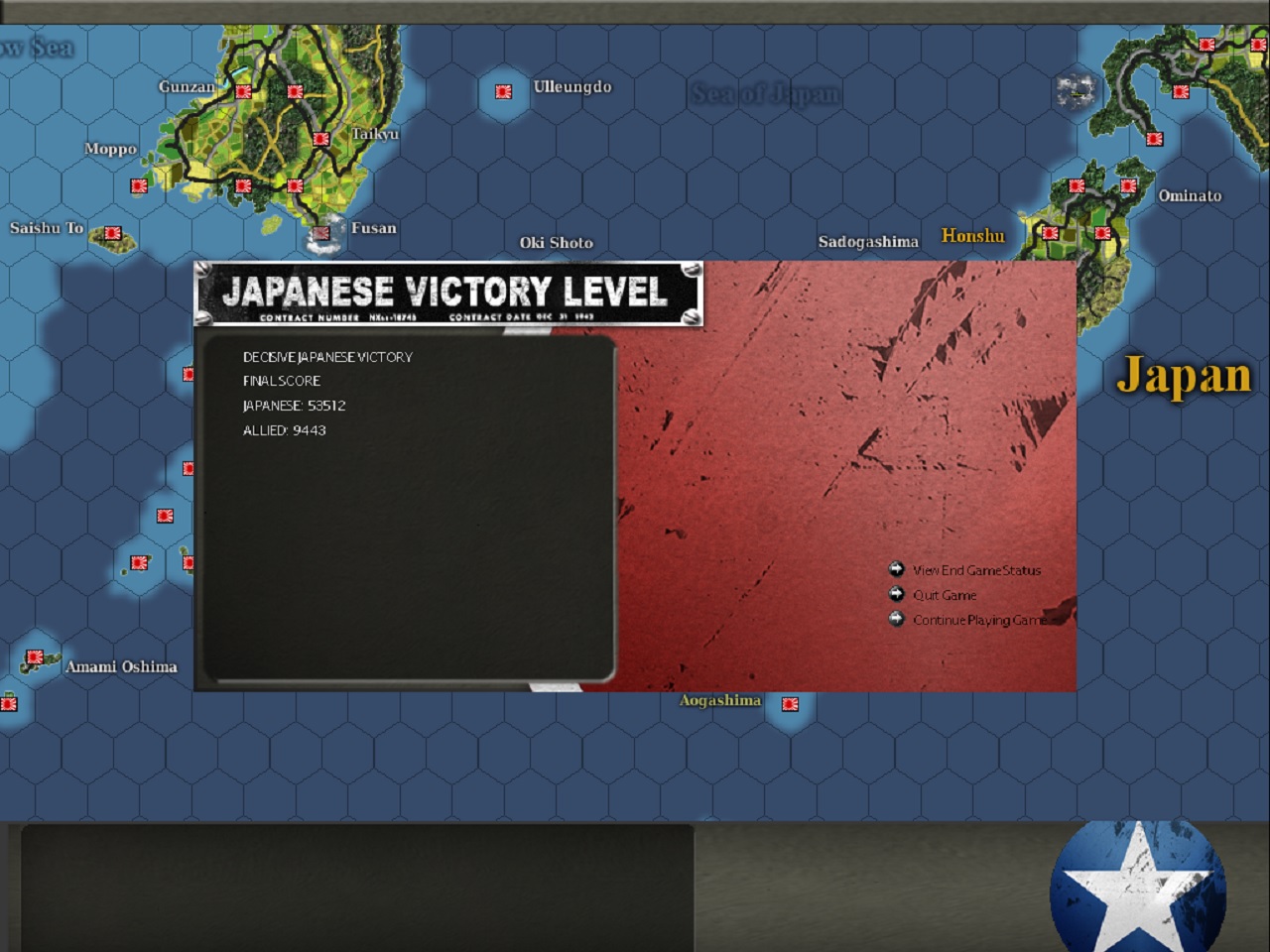
Task: Select View End Game Status
Action: [976, 570]
